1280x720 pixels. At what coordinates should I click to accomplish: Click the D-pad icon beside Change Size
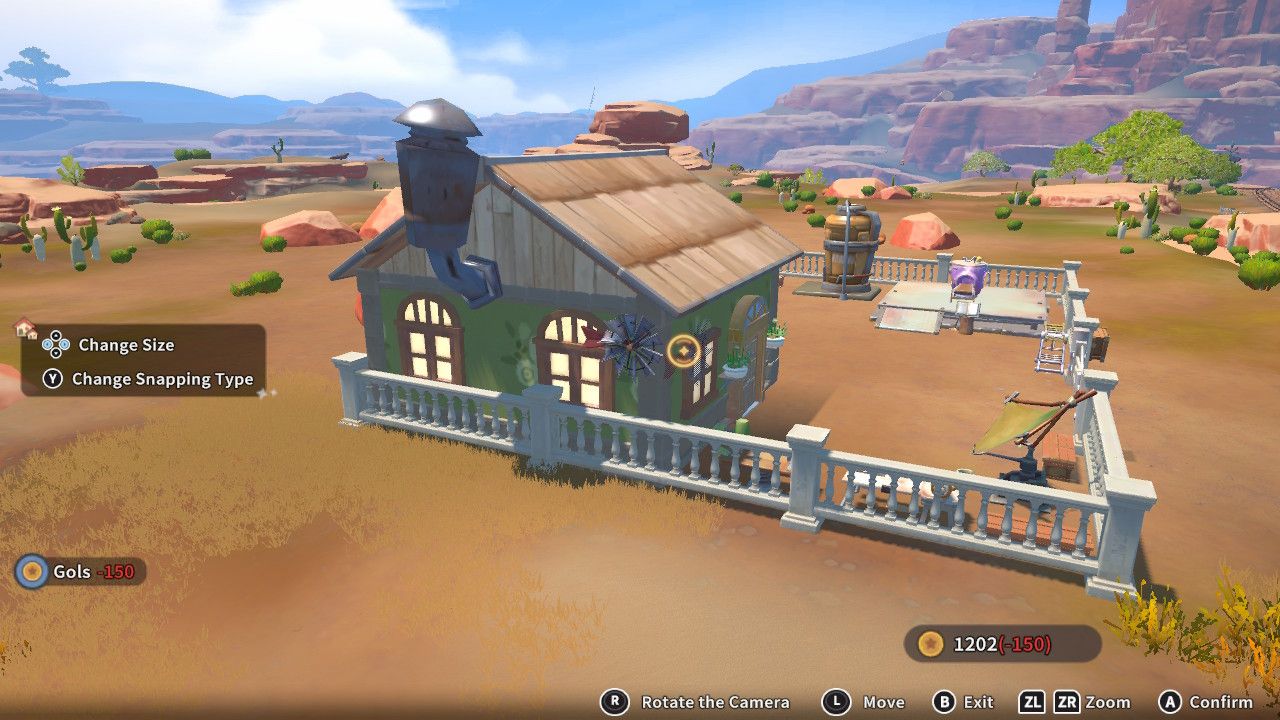55,345
